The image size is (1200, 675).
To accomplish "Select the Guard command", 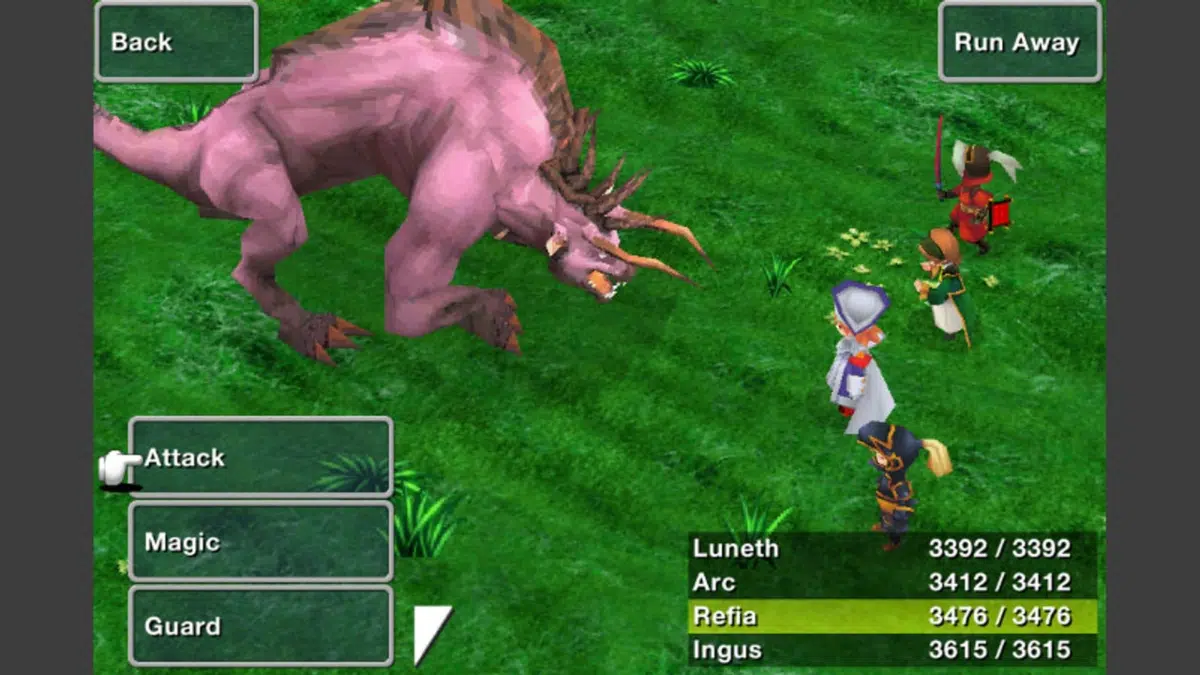I will [x=260, y=627].
